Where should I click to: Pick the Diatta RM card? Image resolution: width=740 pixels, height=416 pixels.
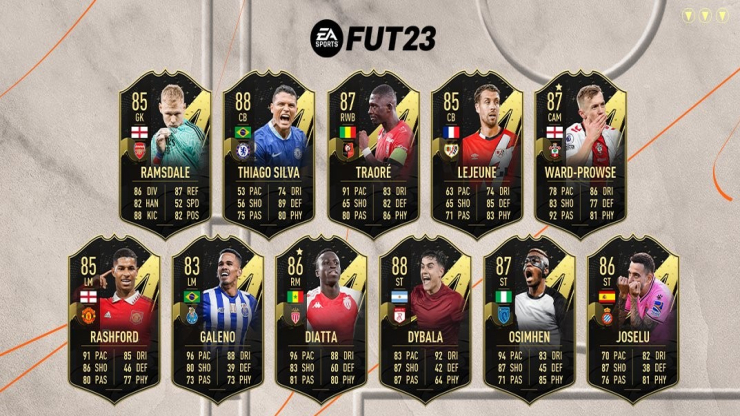point(320,315)
